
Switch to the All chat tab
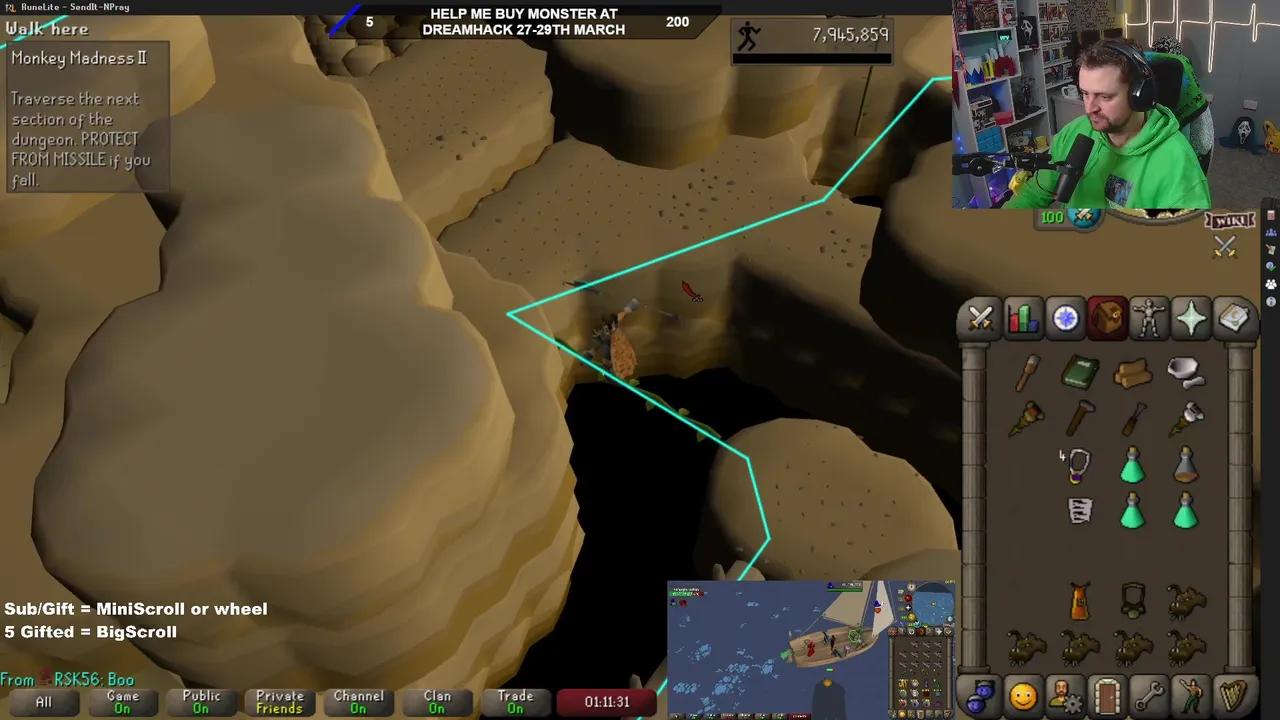(42, 701)
